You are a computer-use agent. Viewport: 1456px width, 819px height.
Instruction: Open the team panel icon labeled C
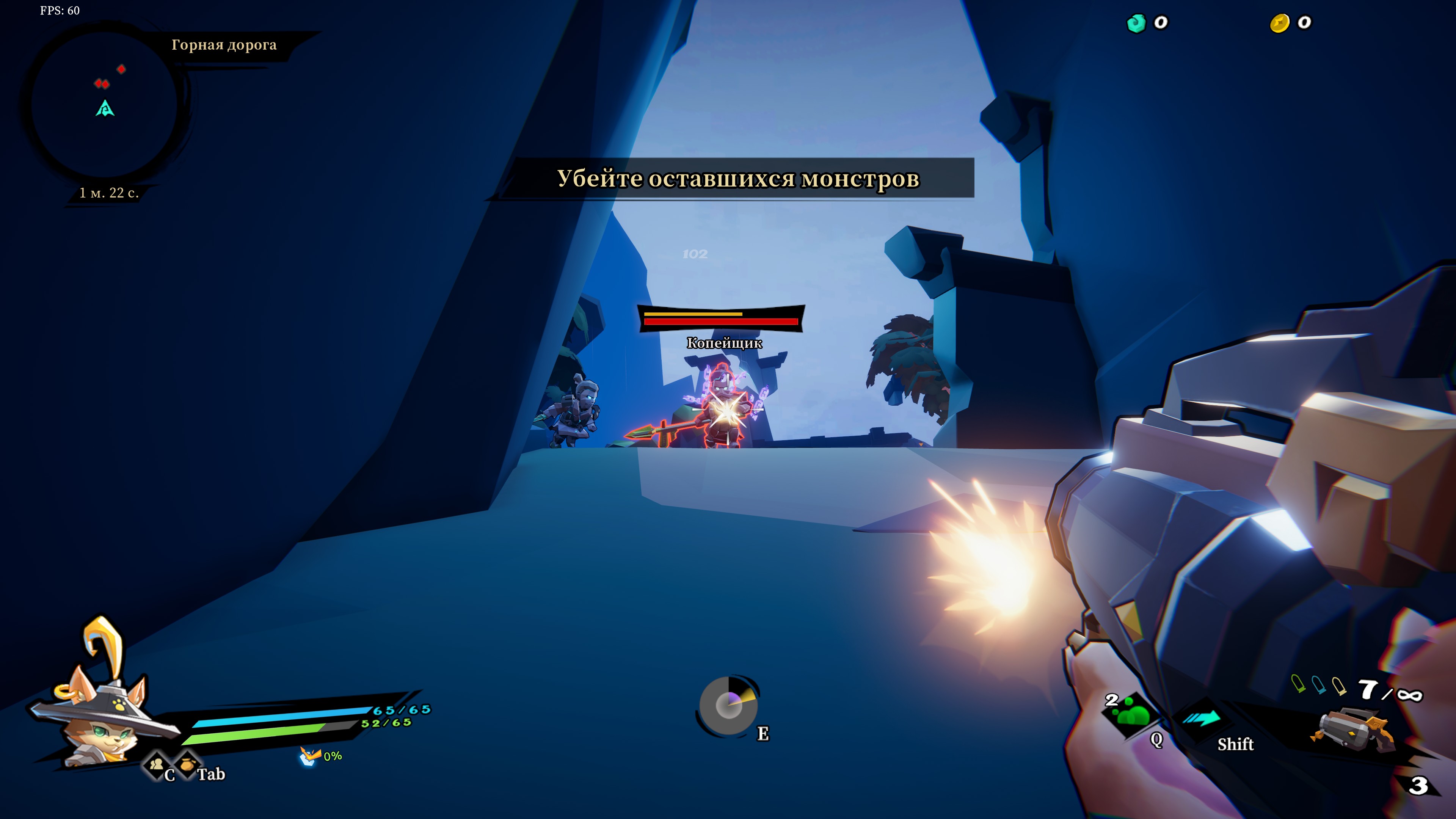coord(157,765)
